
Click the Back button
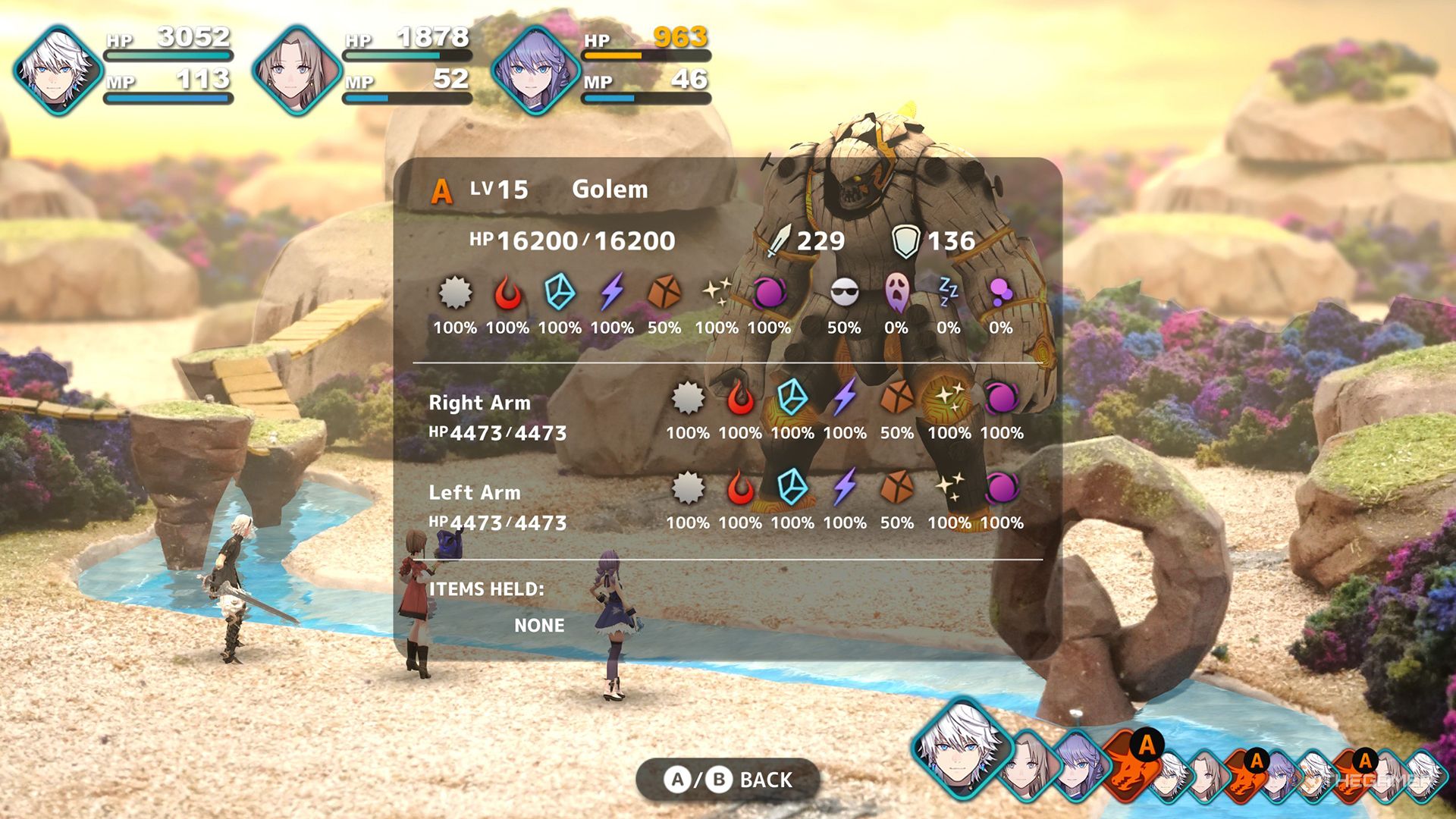click(728, 780)
